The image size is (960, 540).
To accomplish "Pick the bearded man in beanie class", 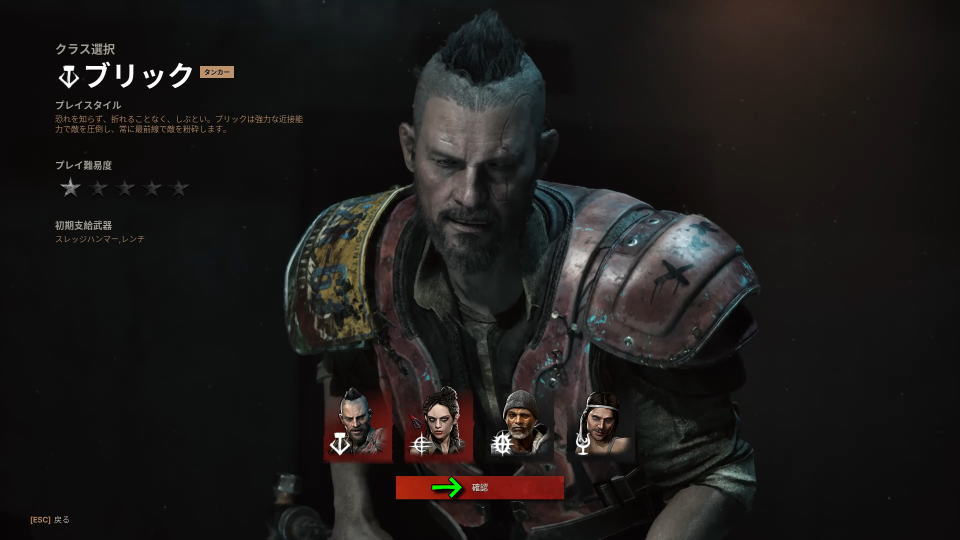I will click(519, 424).
